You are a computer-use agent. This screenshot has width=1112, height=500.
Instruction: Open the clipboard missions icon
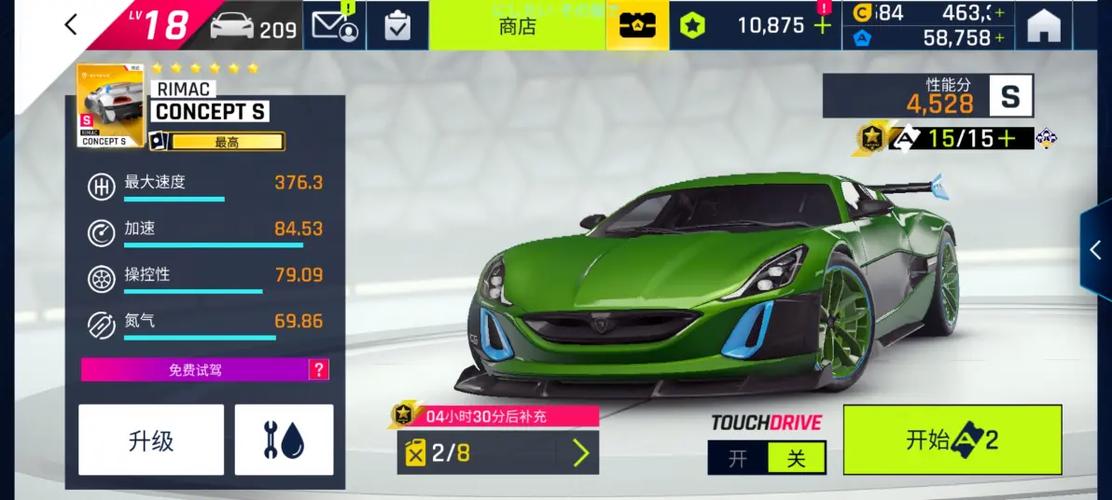tap(397, 26)
